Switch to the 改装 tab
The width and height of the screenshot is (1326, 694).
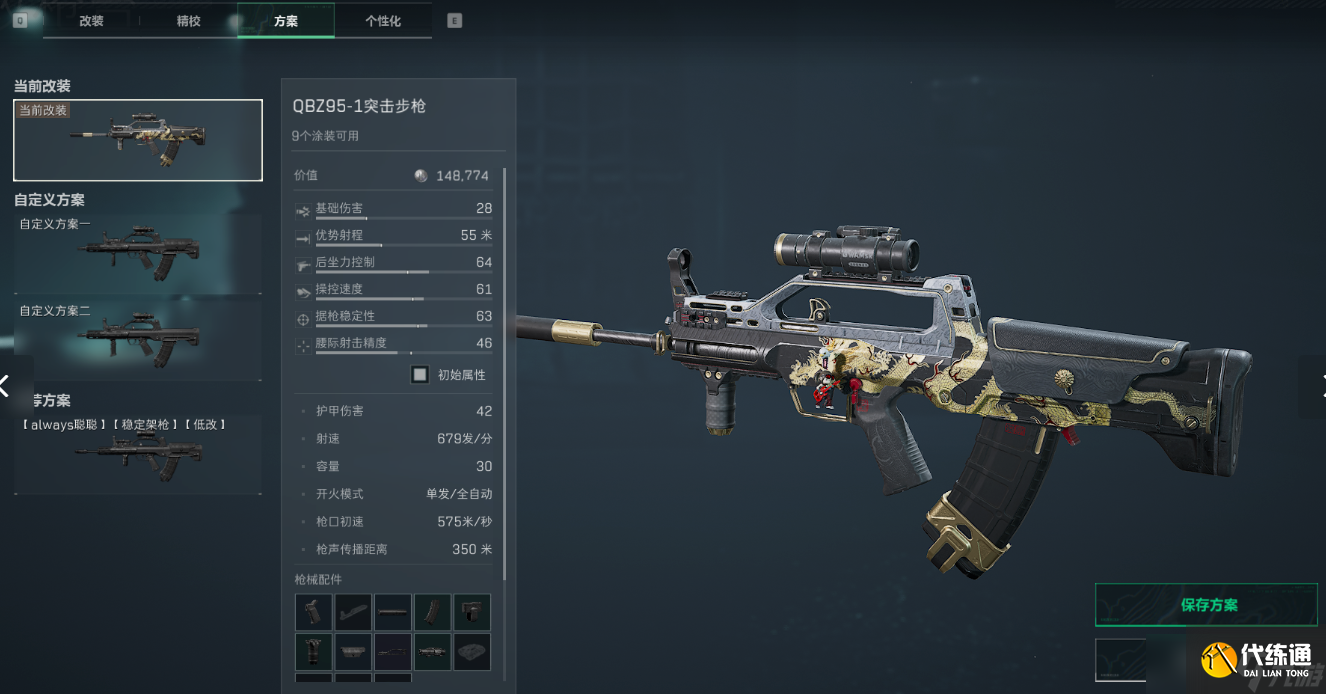(x=91, y=21)
